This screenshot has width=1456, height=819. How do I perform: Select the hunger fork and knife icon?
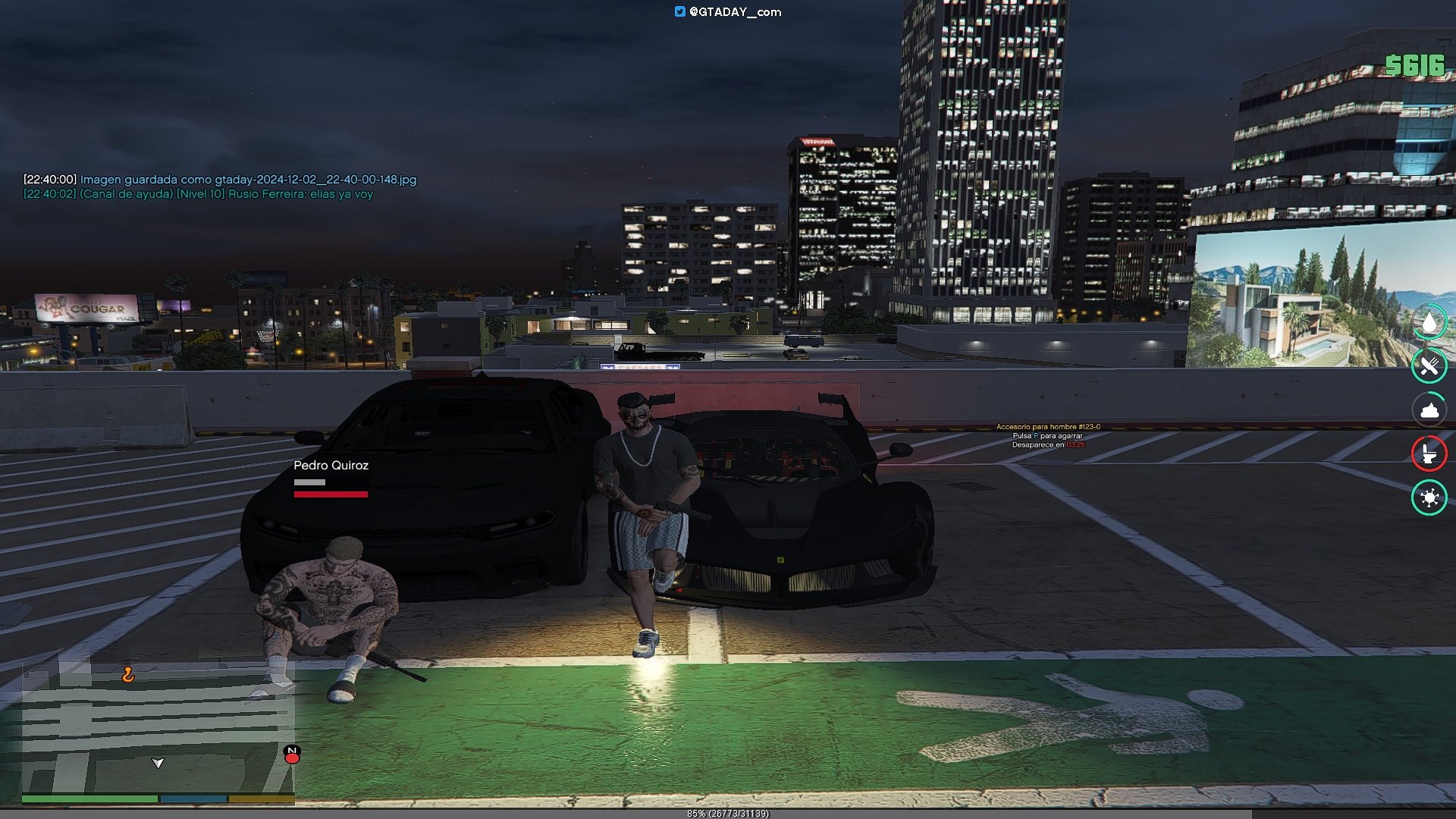[1429, 366]
